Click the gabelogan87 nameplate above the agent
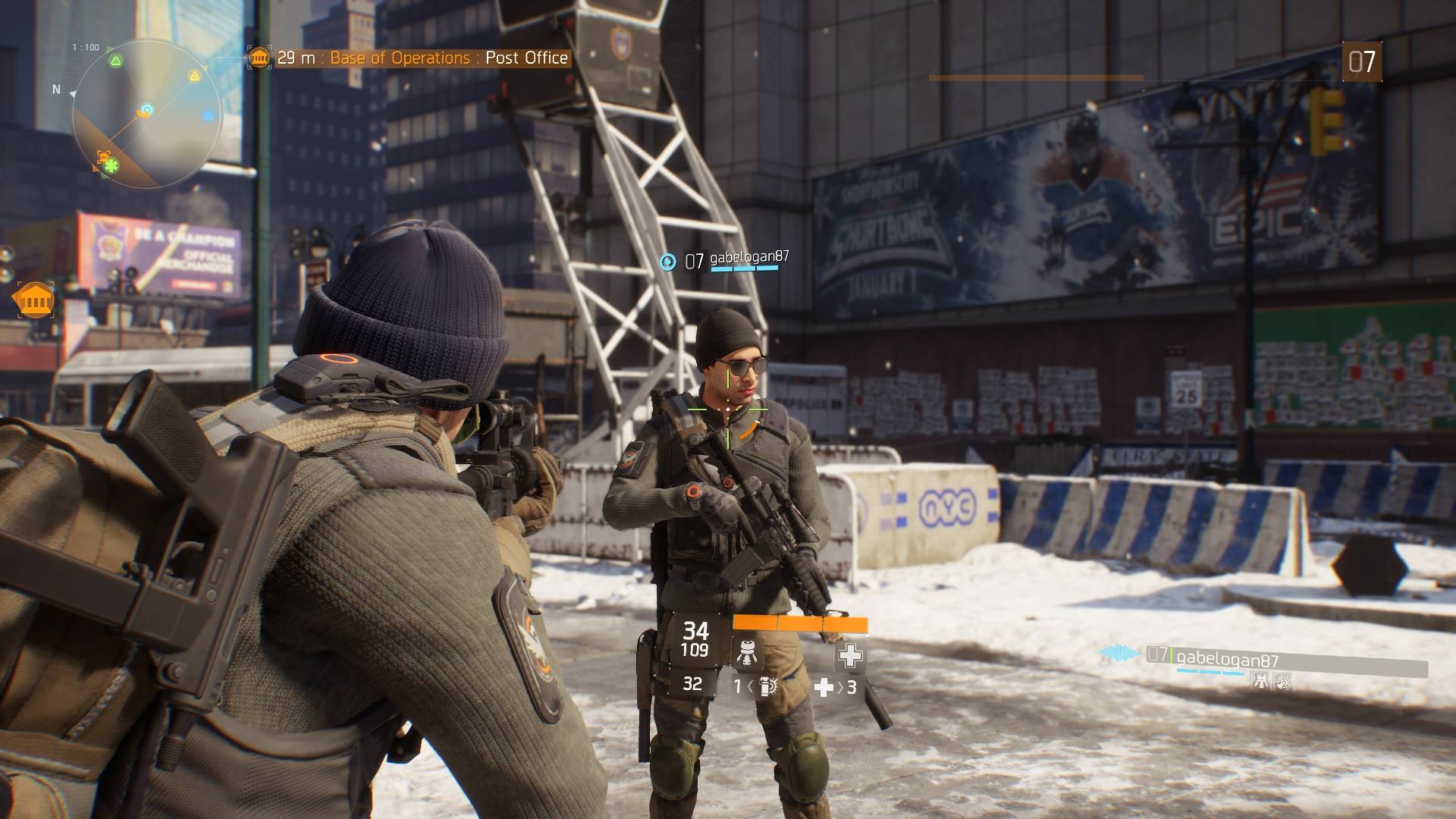 (x=749, y=258)
